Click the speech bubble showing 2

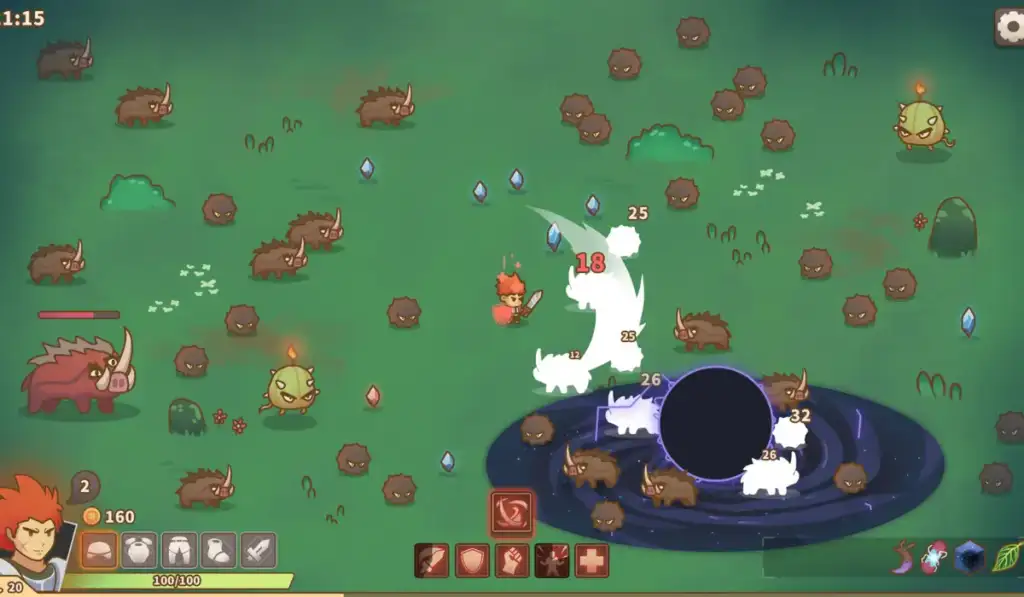point(84,488)
